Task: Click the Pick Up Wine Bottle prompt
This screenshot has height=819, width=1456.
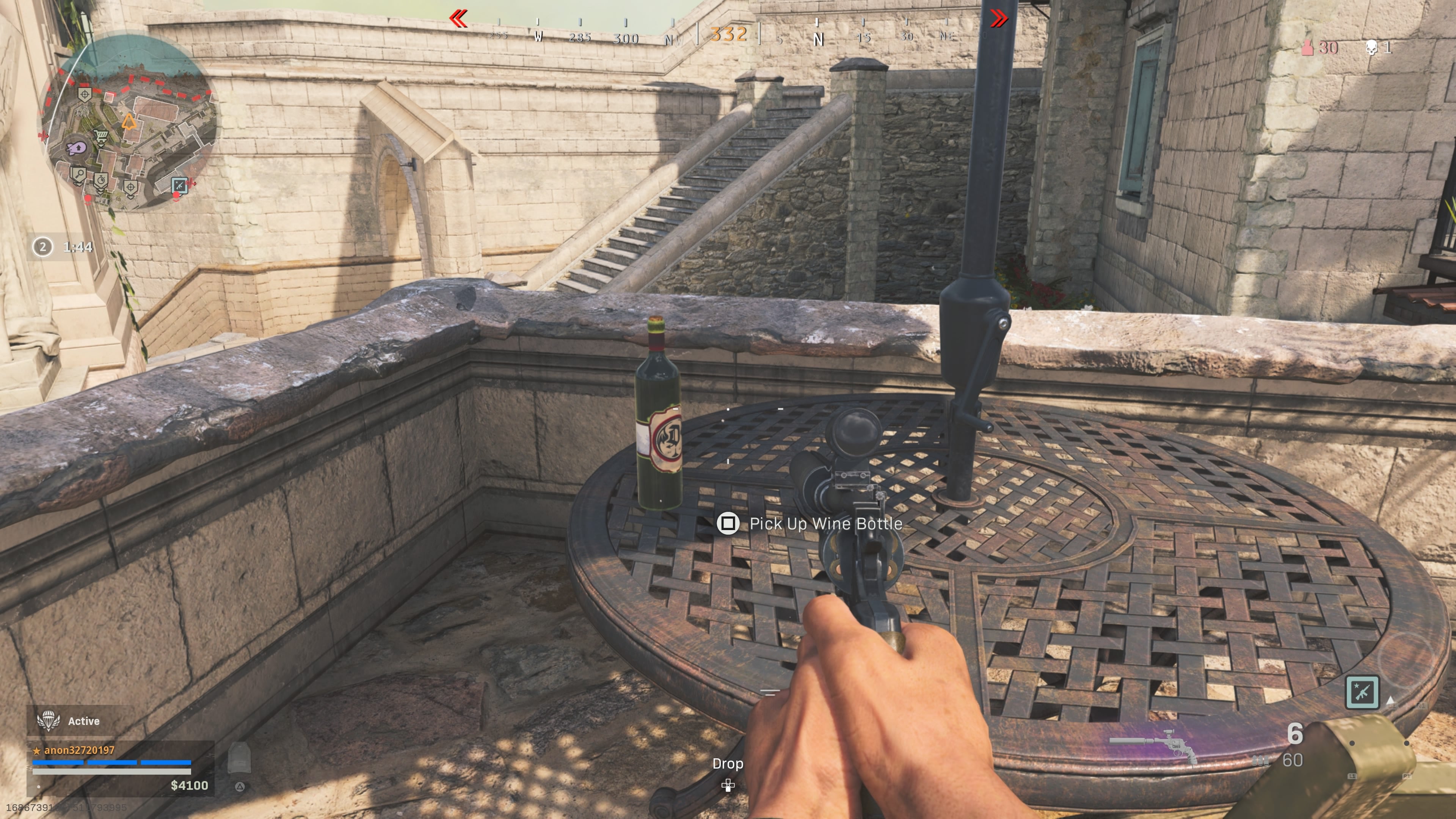Action: 826,524
